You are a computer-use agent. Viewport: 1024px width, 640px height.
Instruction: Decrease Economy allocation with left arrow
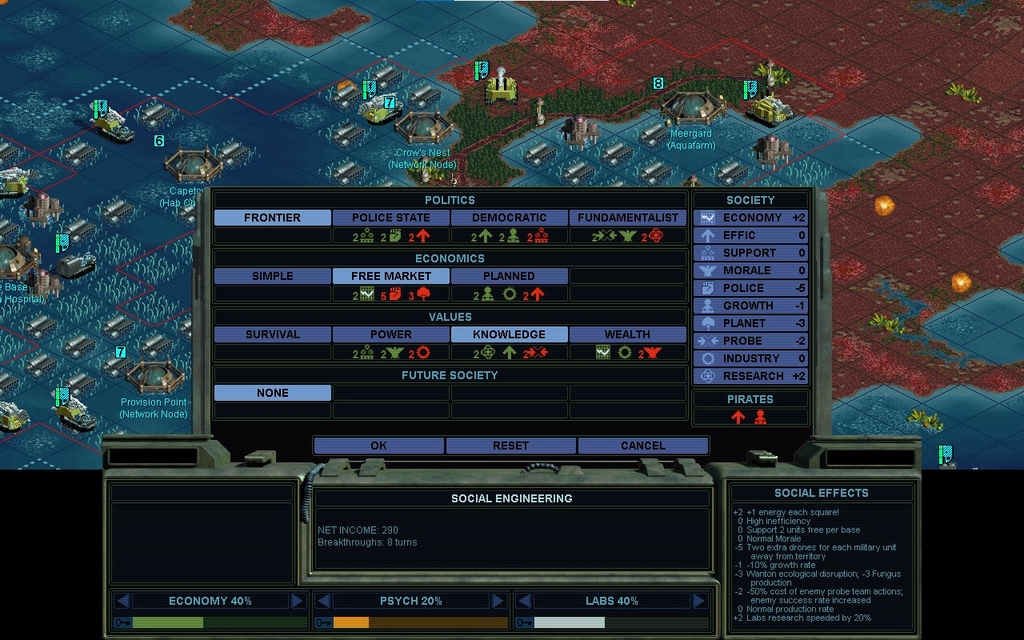click(x=122, y=601)
